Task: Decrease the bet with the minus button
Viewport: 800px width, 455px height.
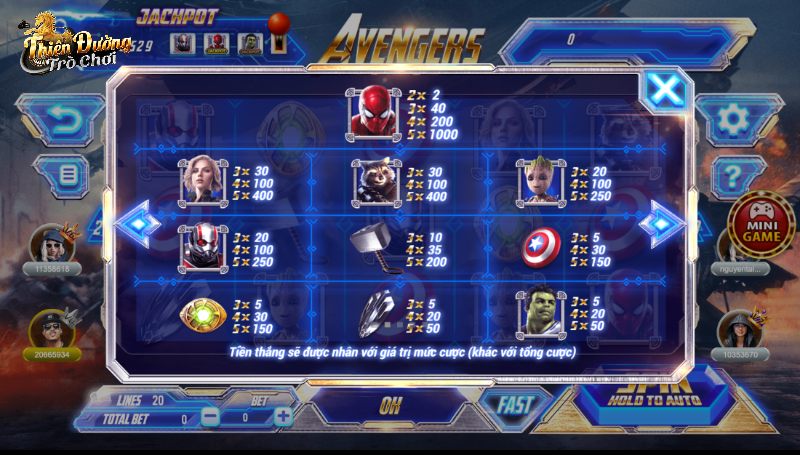Action: [x=211, y=416]
